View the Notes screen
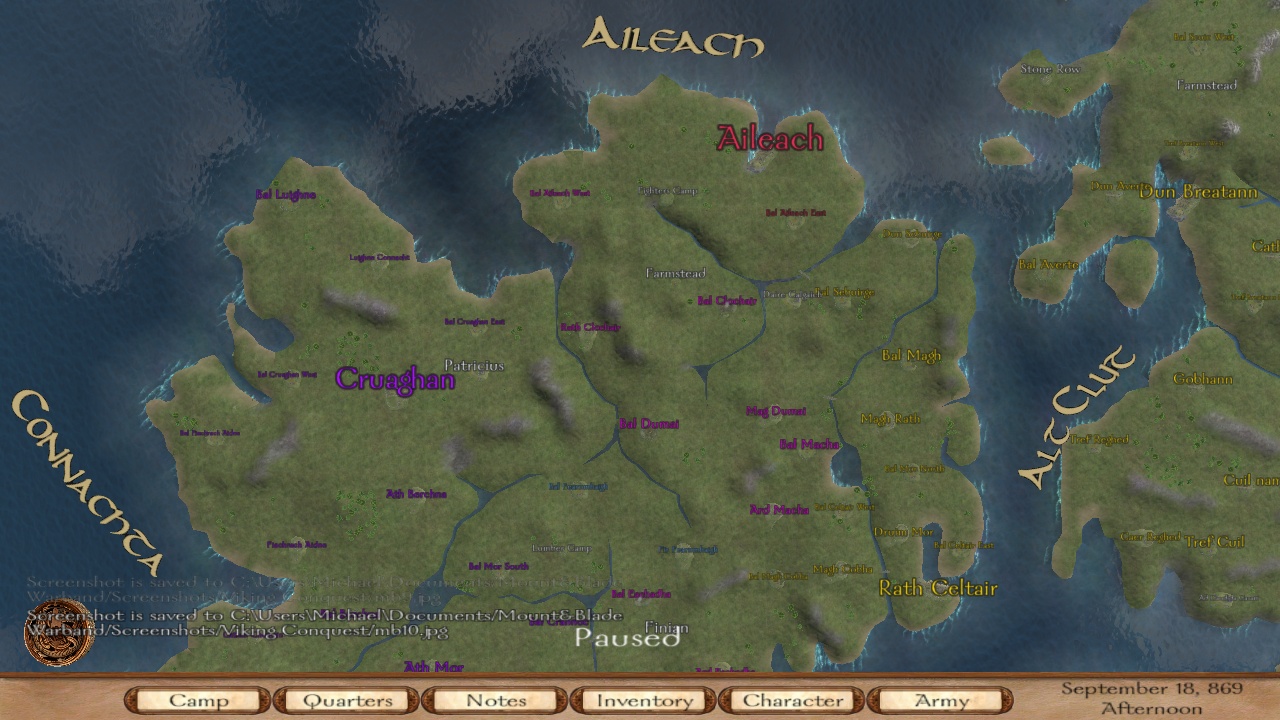 point(494,700)
